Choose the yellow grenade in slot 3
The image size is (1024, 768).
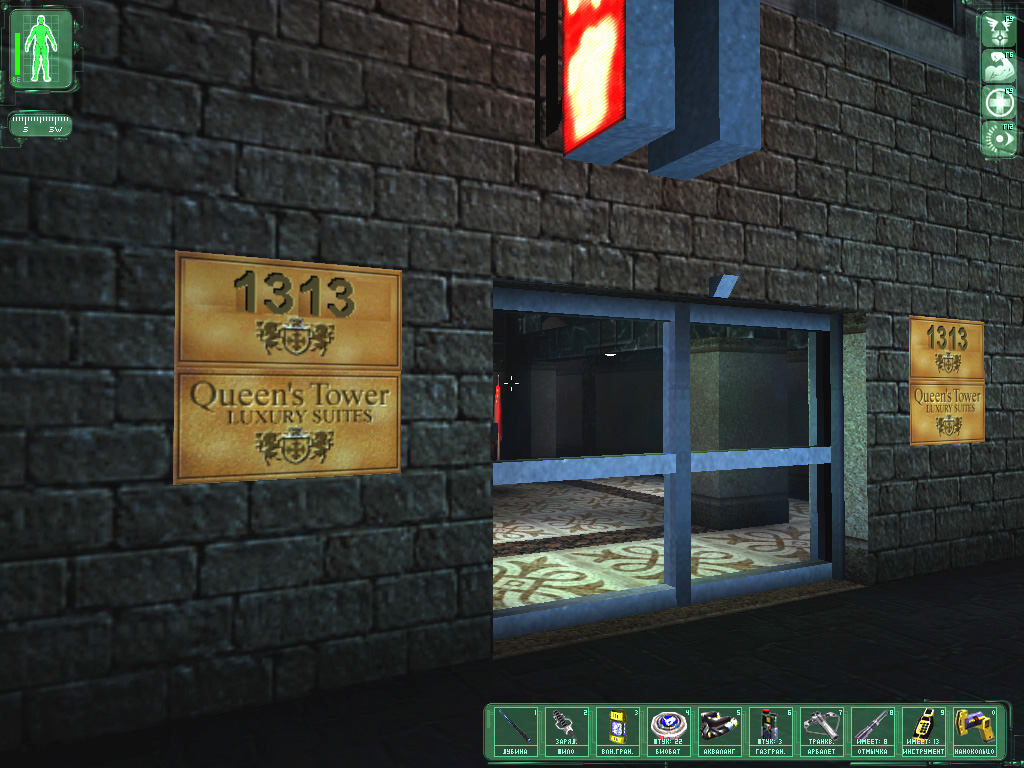[621, 731]
